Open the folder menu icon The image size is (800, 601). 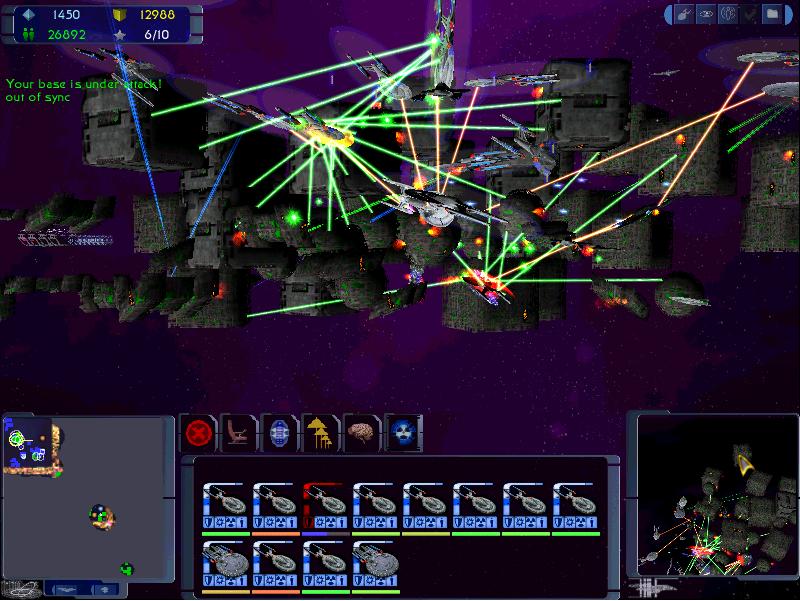point(771,14)
